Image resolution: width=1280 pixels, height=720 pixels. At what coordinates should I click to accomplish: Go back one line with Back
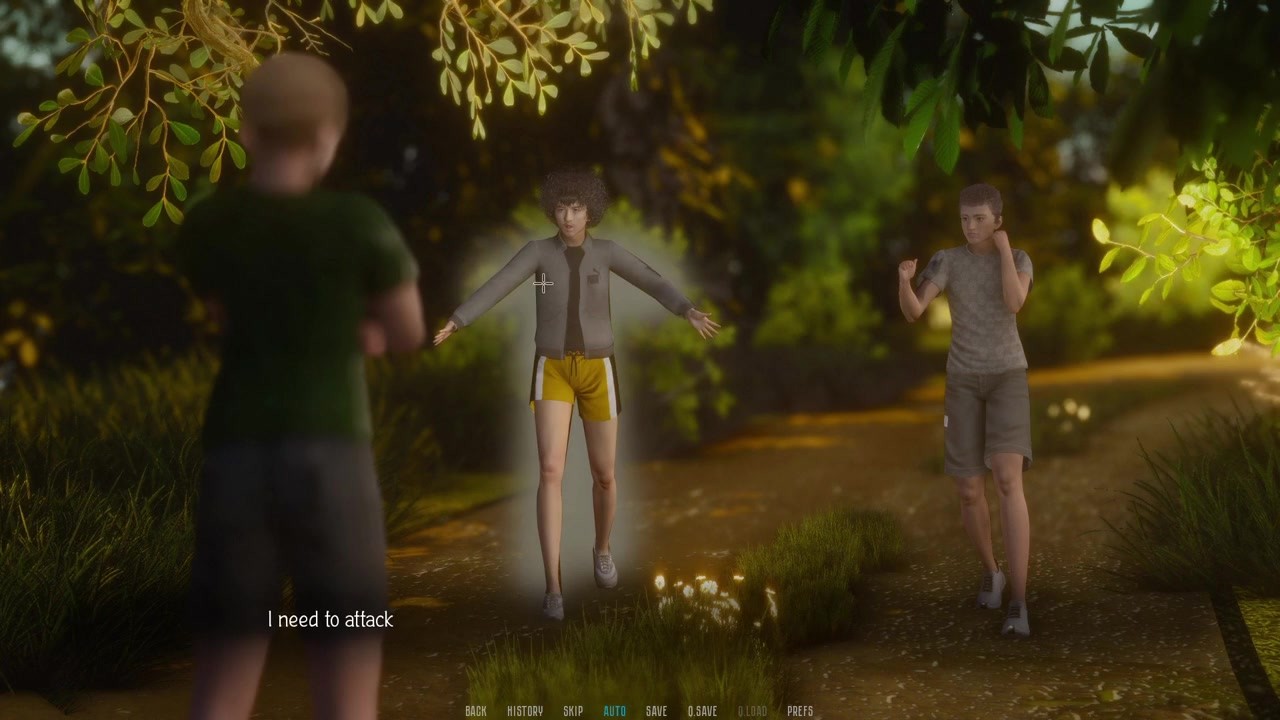click(x=476, y=711)
